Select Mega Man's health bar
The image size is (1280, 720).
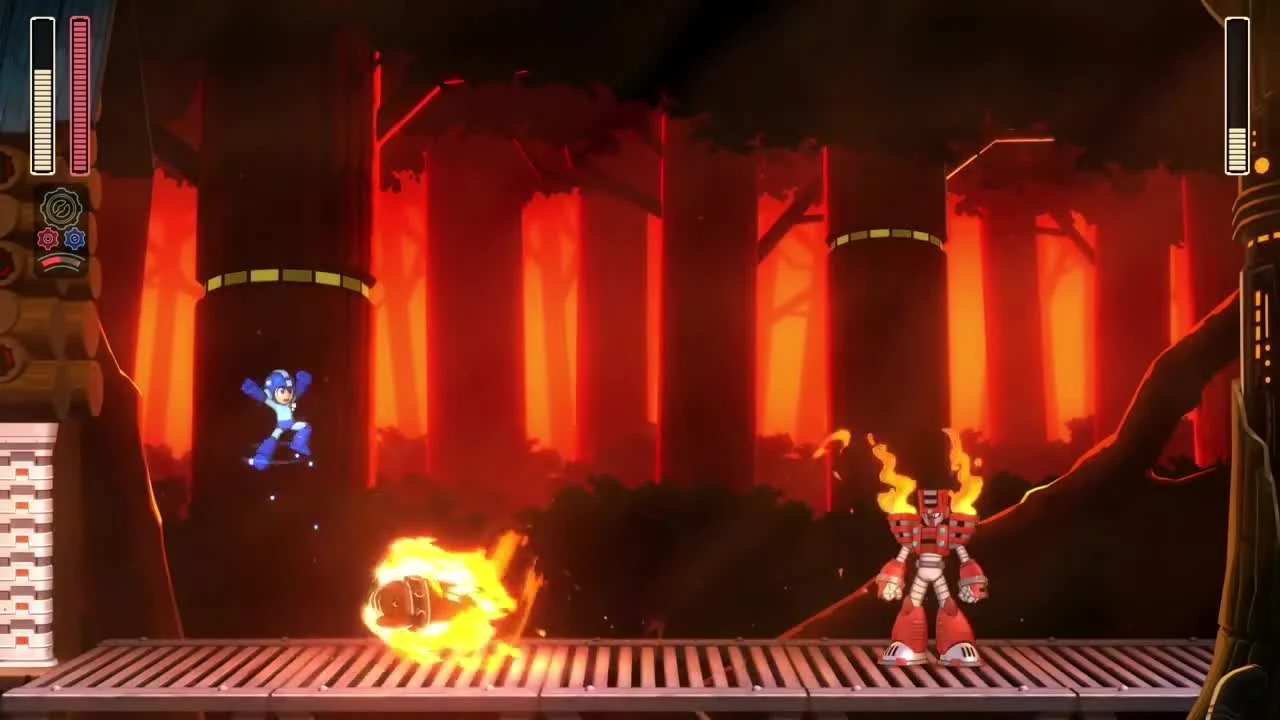[x=42, y=95]
